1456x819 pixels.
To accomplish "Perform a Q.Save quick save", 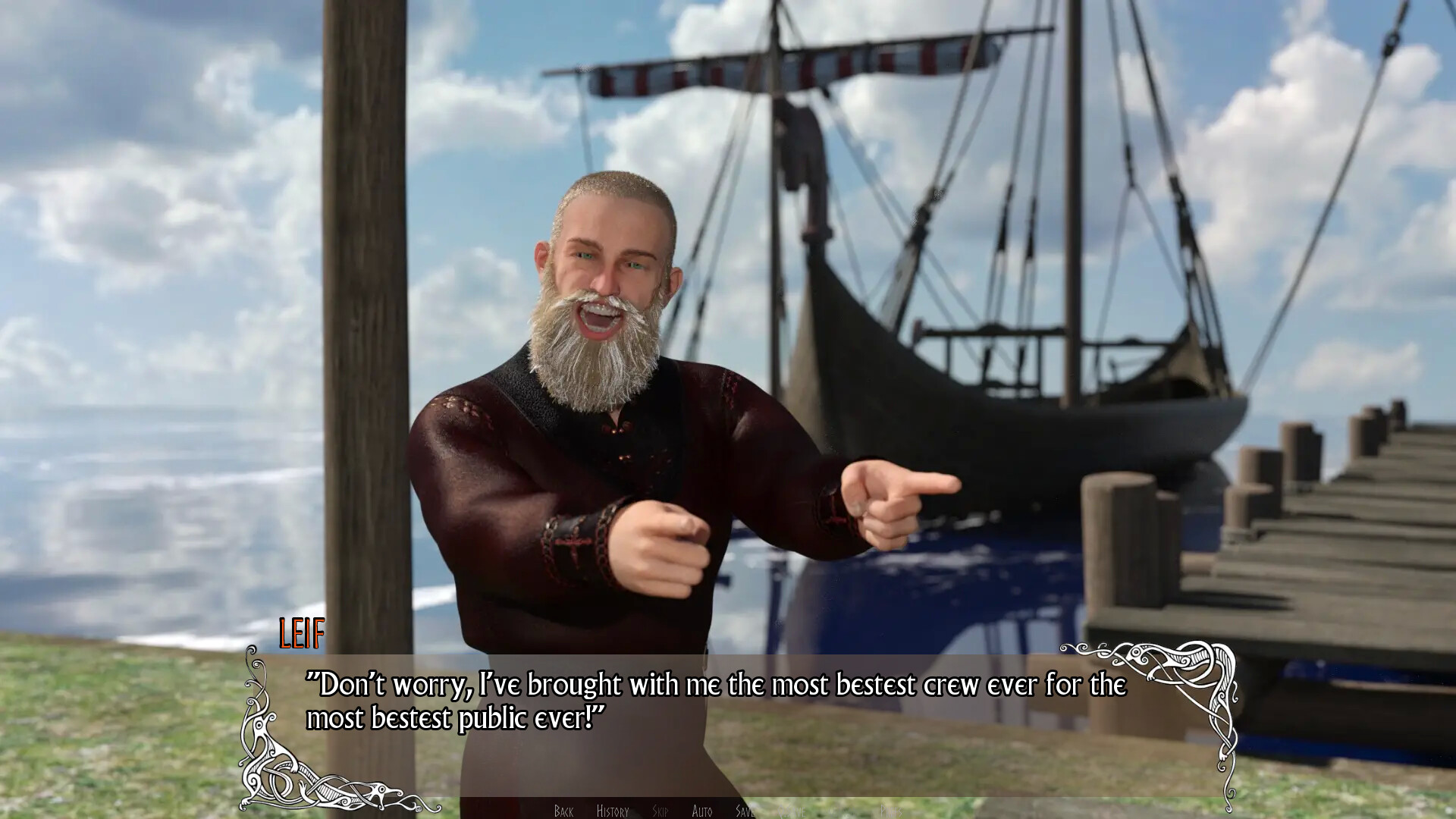I will pyautogui.click(x=792, y=810).
